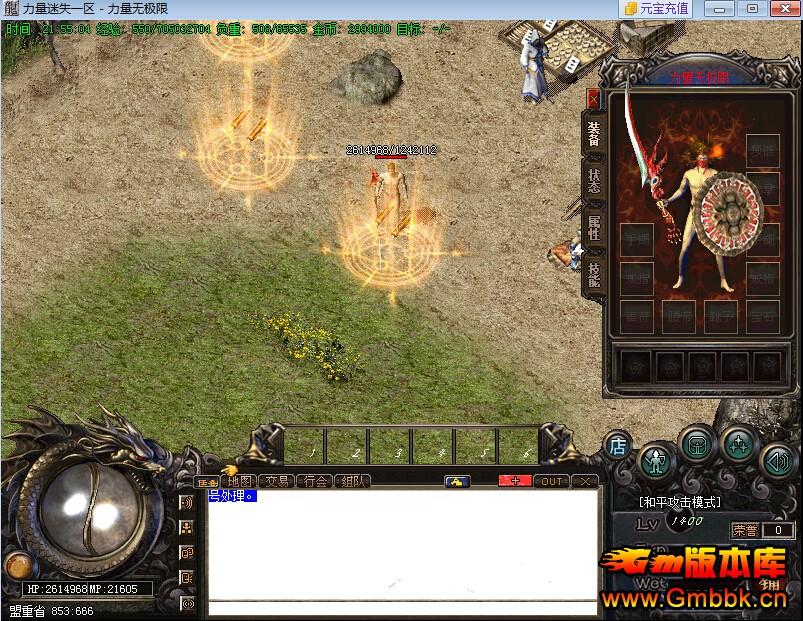803x621 pixels.
Task: Open the 地图 map button
Action: pyautogui.click(x=238, y=481)
